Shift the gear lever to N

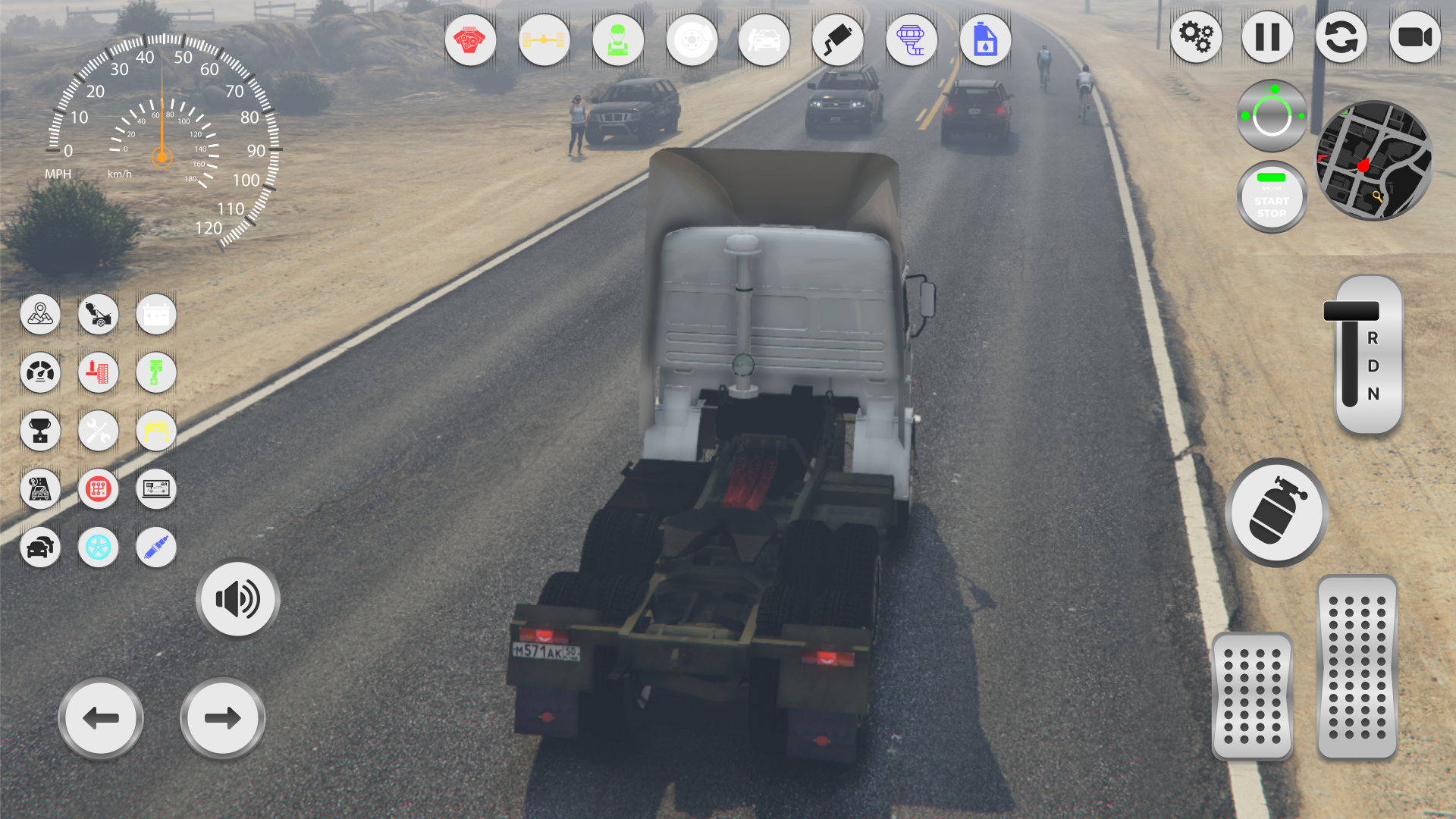pyautogui.click(x=1371, y=394)
